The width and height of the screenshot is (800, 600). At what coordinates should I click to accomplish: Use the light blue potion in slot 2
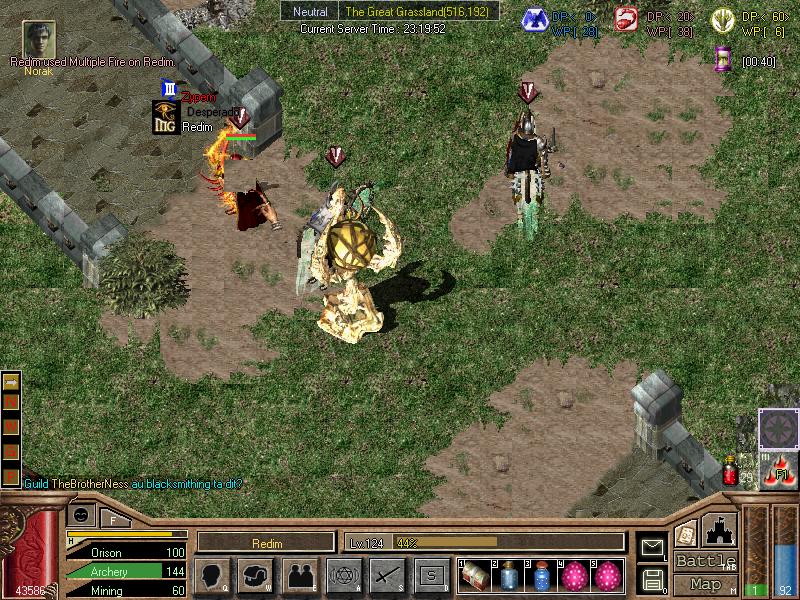click(509, 575)
